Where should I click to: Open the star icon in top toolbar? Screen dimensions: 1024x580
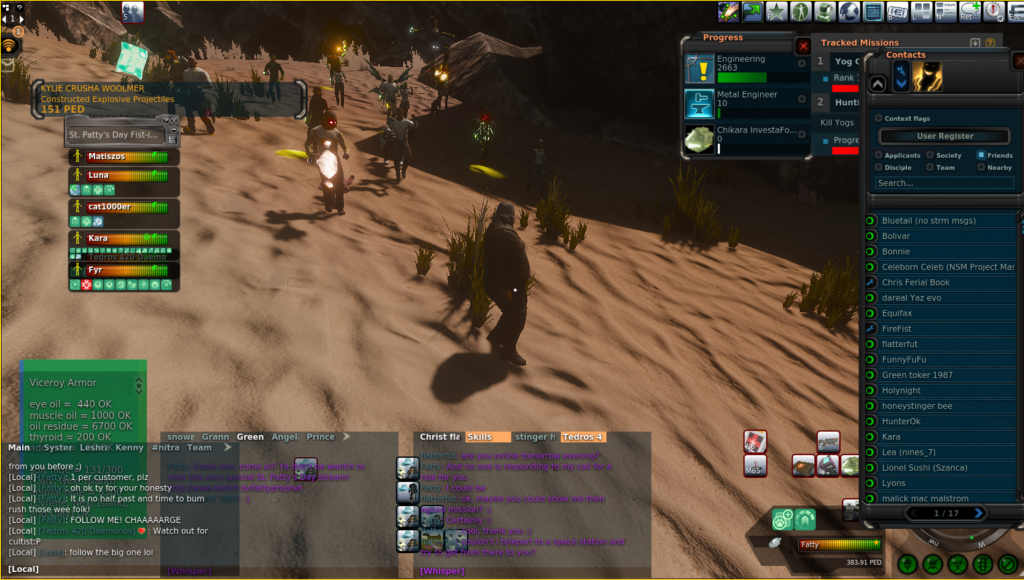pos(778,12)
